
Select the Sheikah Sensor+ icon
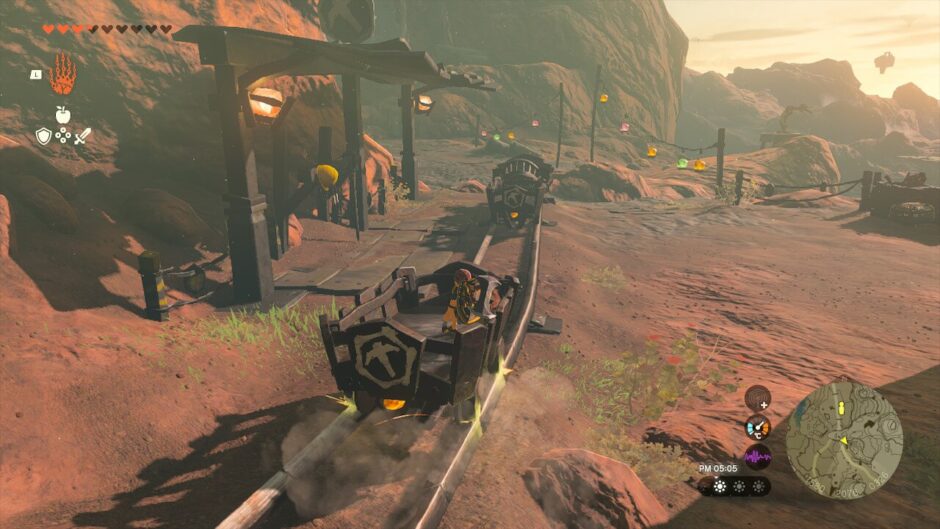(x=758, y=397)
